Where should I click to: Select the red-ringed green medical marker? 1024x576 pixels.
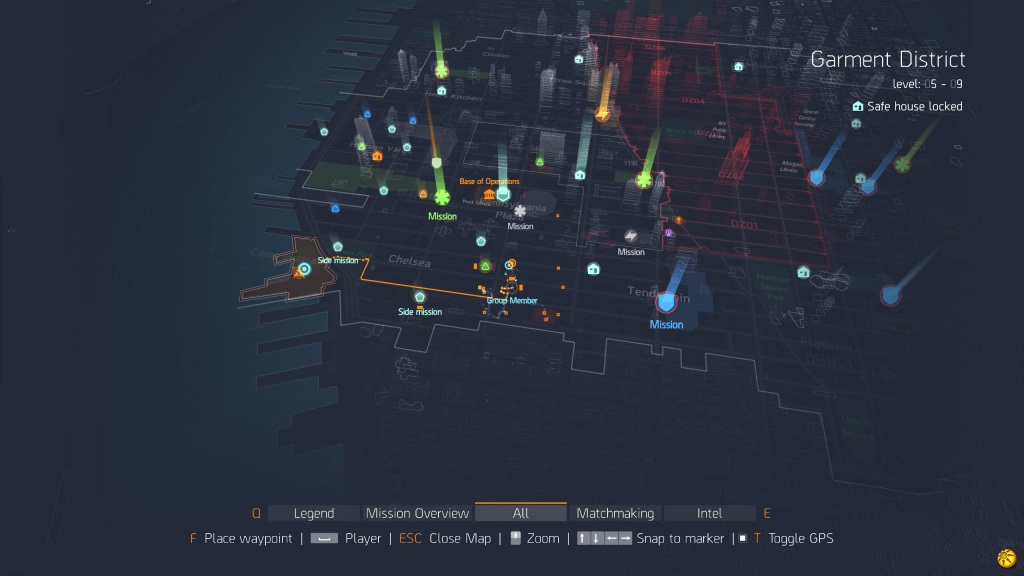pyautogui.click(x=645, y=180)
